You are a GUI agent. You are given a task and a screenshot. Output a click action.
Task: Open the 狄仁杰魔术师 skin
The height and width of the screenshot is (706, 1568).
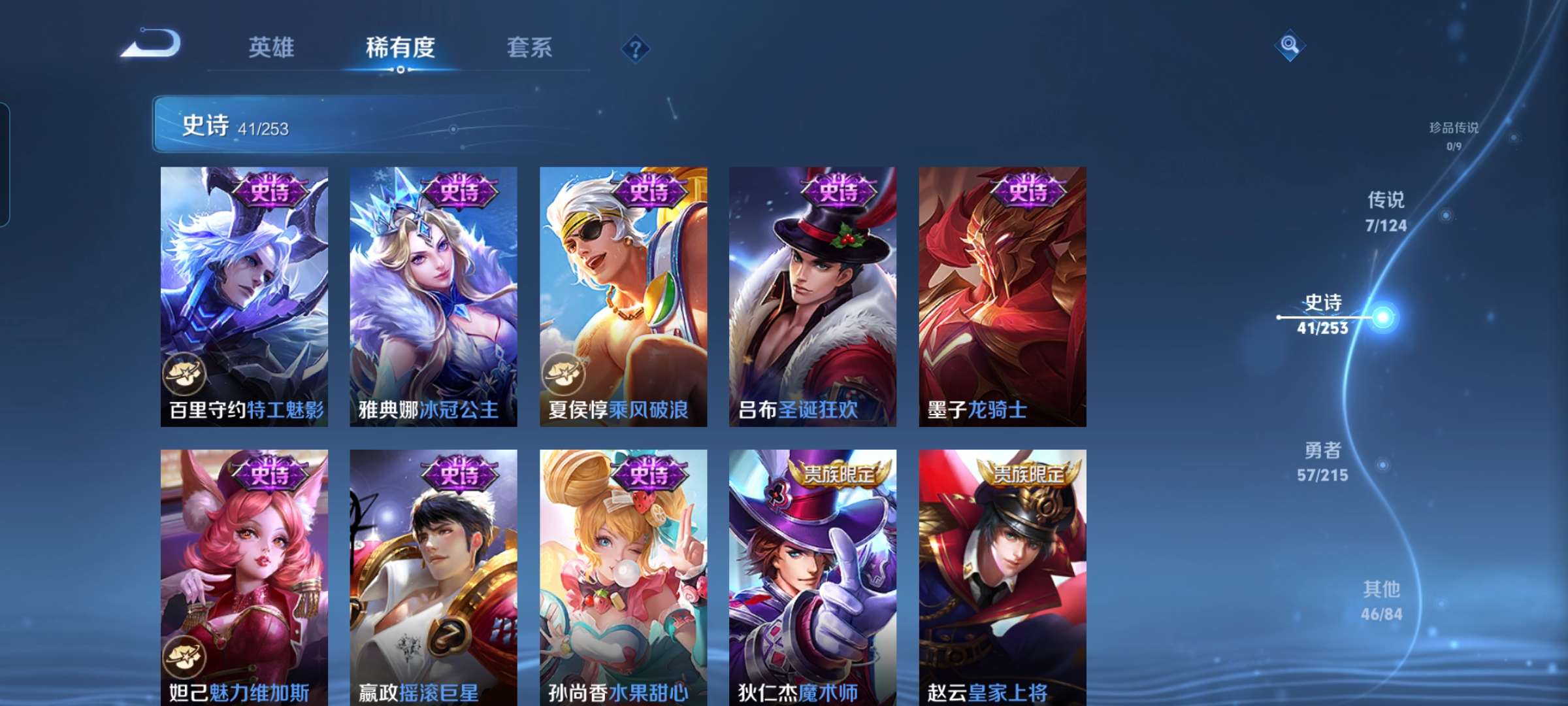810,575
